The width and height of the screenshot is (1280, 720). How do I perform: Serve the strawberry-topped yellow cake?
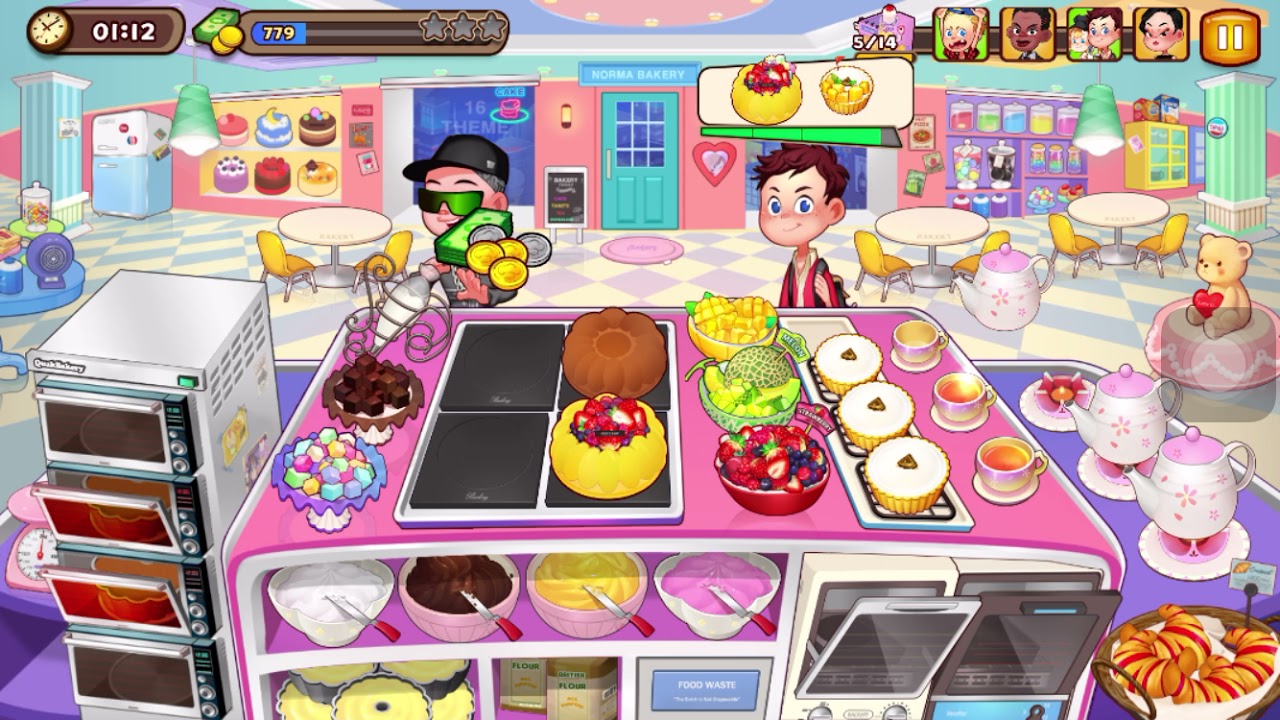coord(608,446)
